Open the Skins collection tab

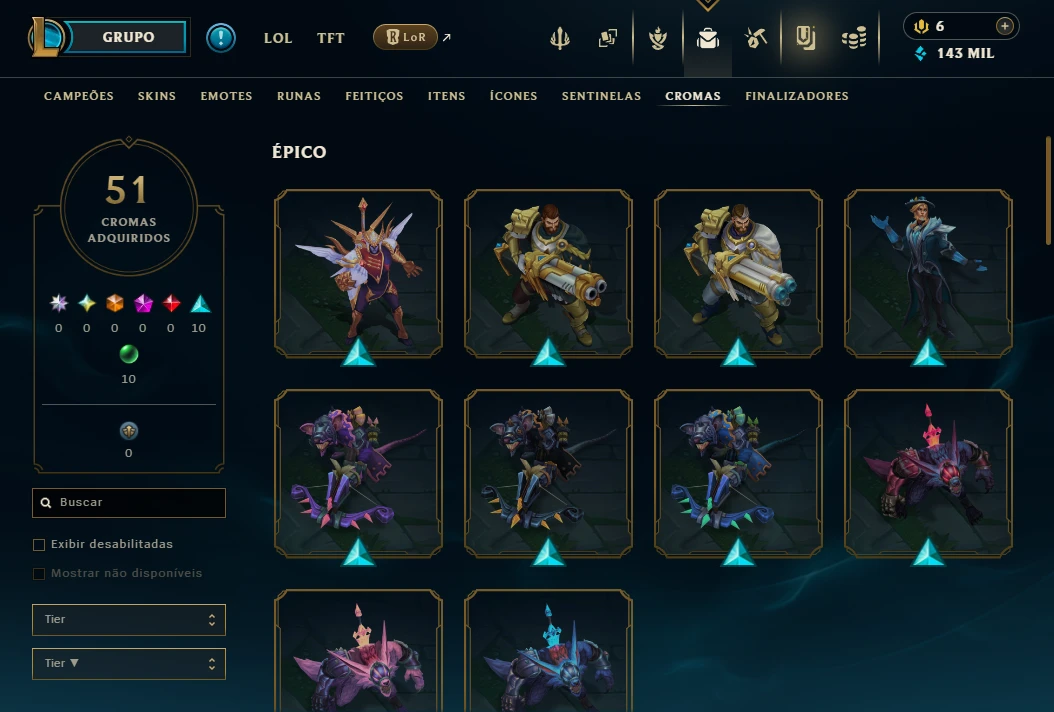pos(157,96)
